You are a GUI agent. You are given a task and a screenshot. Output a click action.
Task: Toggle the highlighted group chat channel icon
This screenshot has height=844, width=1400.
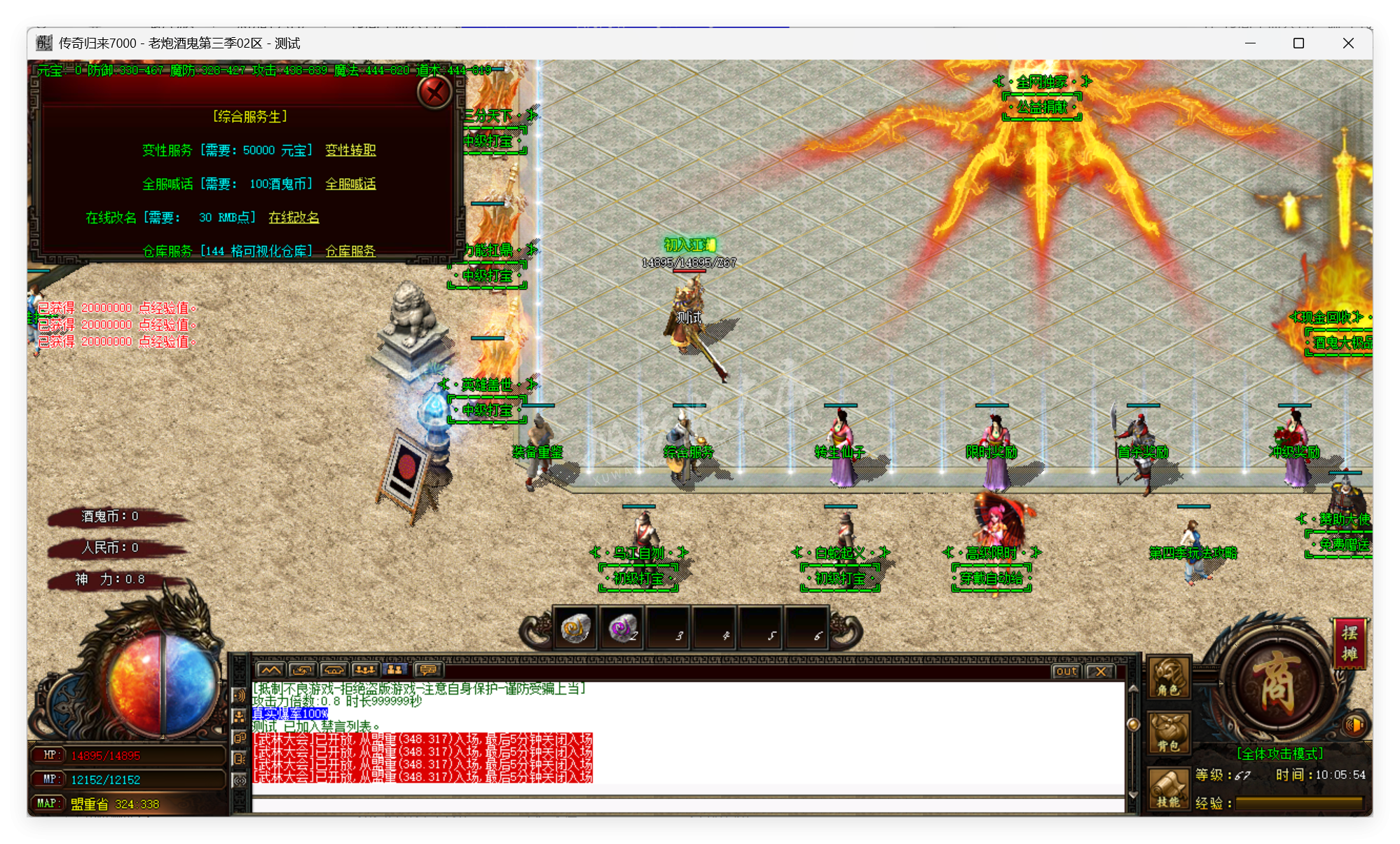click(x=397, y=670)
